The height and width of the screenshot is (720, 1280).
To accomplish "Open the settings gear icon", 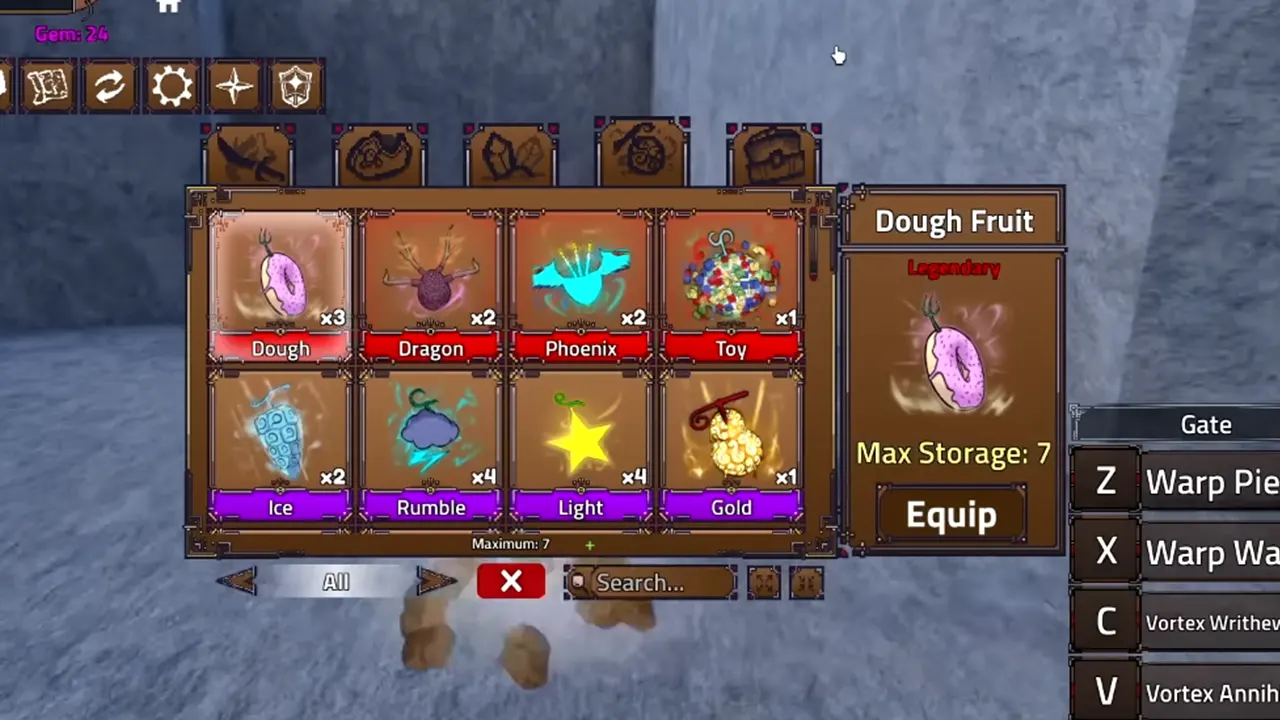I will [172, 86].
